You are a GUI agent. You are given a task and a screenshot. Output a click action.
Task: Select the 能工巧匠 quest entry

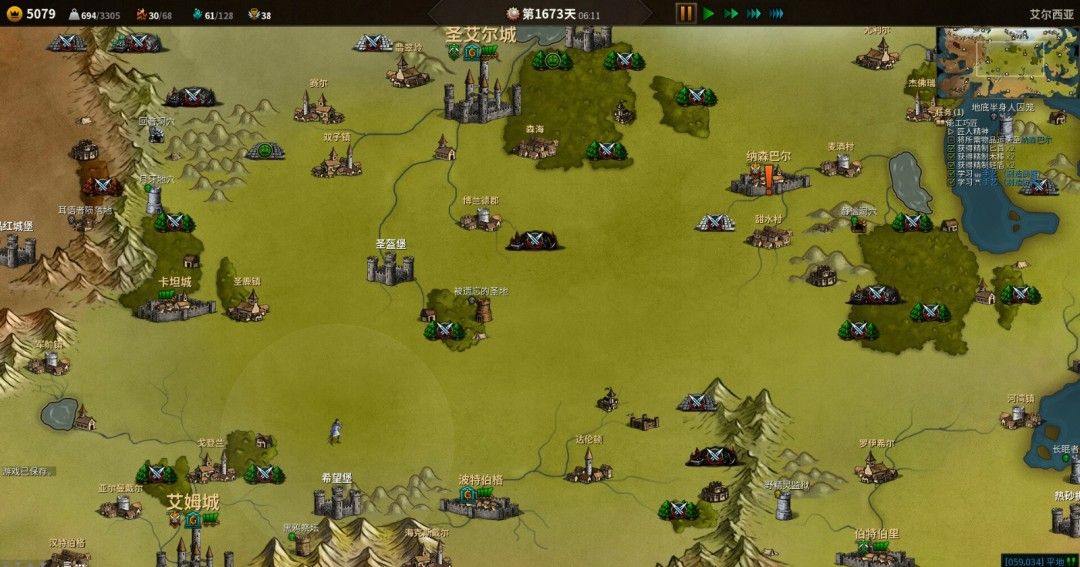(970, 122)
